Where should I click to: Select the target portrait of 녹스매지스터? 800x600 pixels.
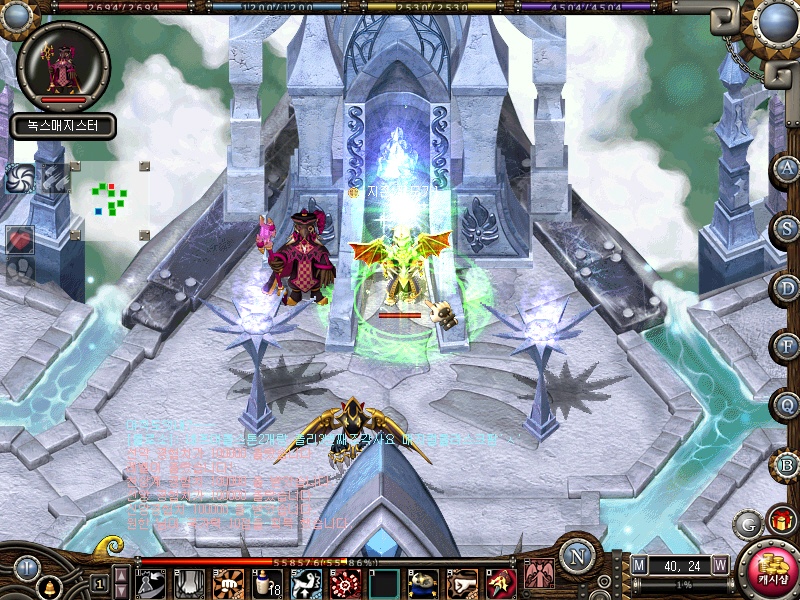63,66
